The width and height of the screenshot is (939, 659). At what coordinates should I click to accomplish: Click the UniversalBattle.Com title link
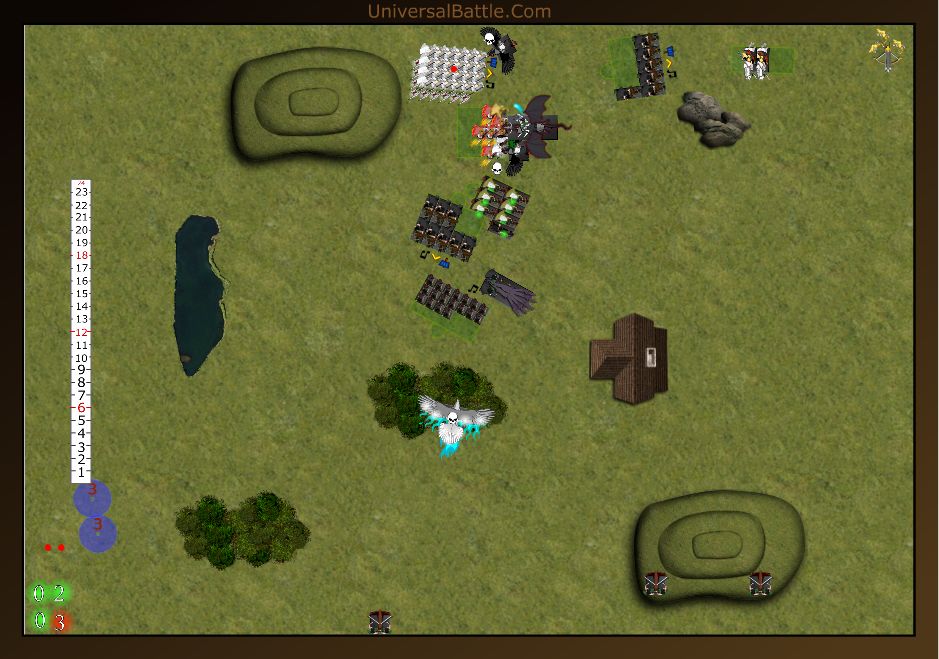[459, 11]
